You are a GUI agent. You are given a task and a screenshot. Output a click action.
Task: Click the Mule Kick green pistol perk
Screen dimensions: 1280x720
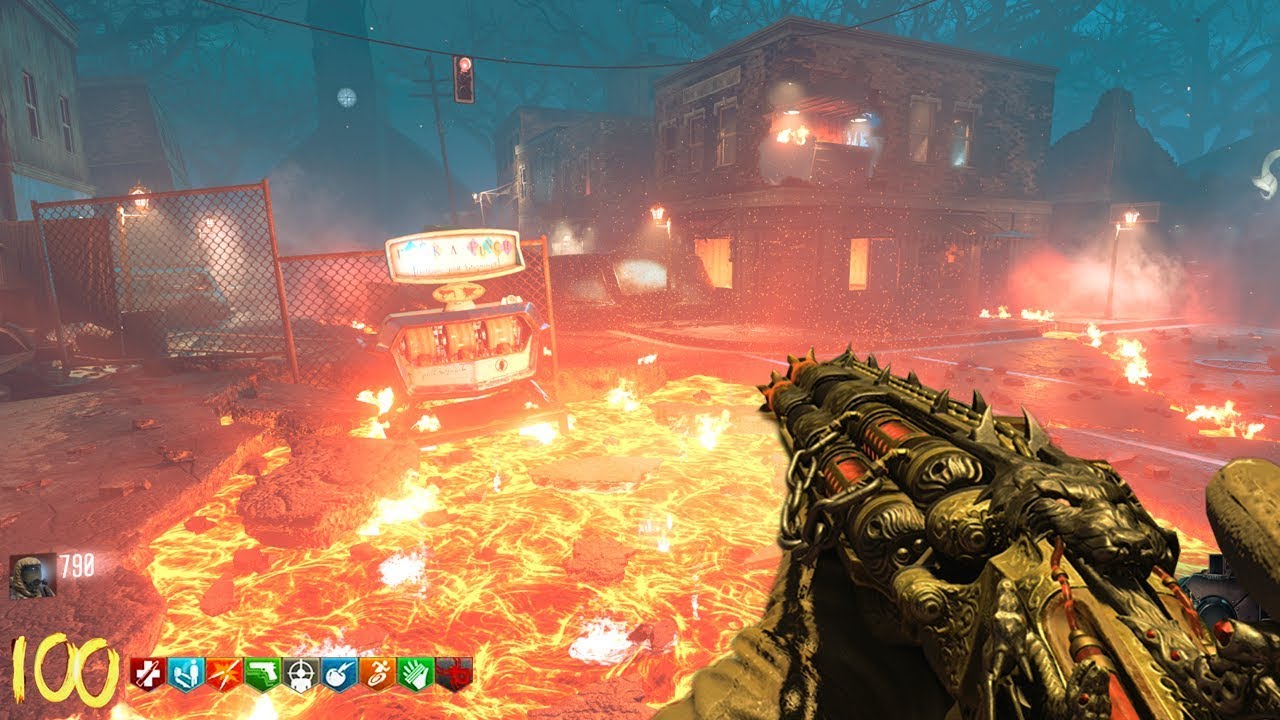[260, 673]
